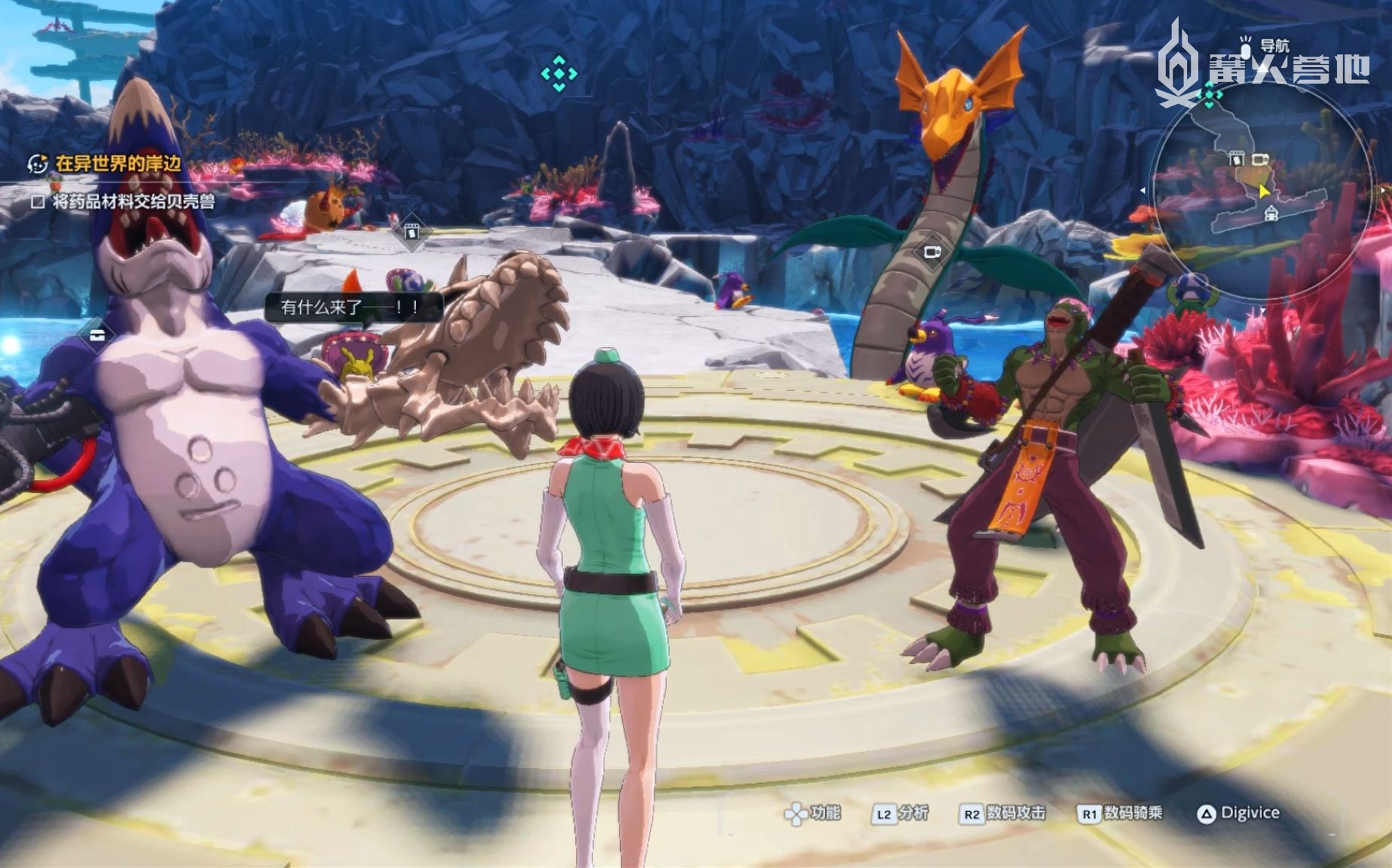Click the right arrow beside the minimap
1392x868 pixels.
(x=1384, y=191)
